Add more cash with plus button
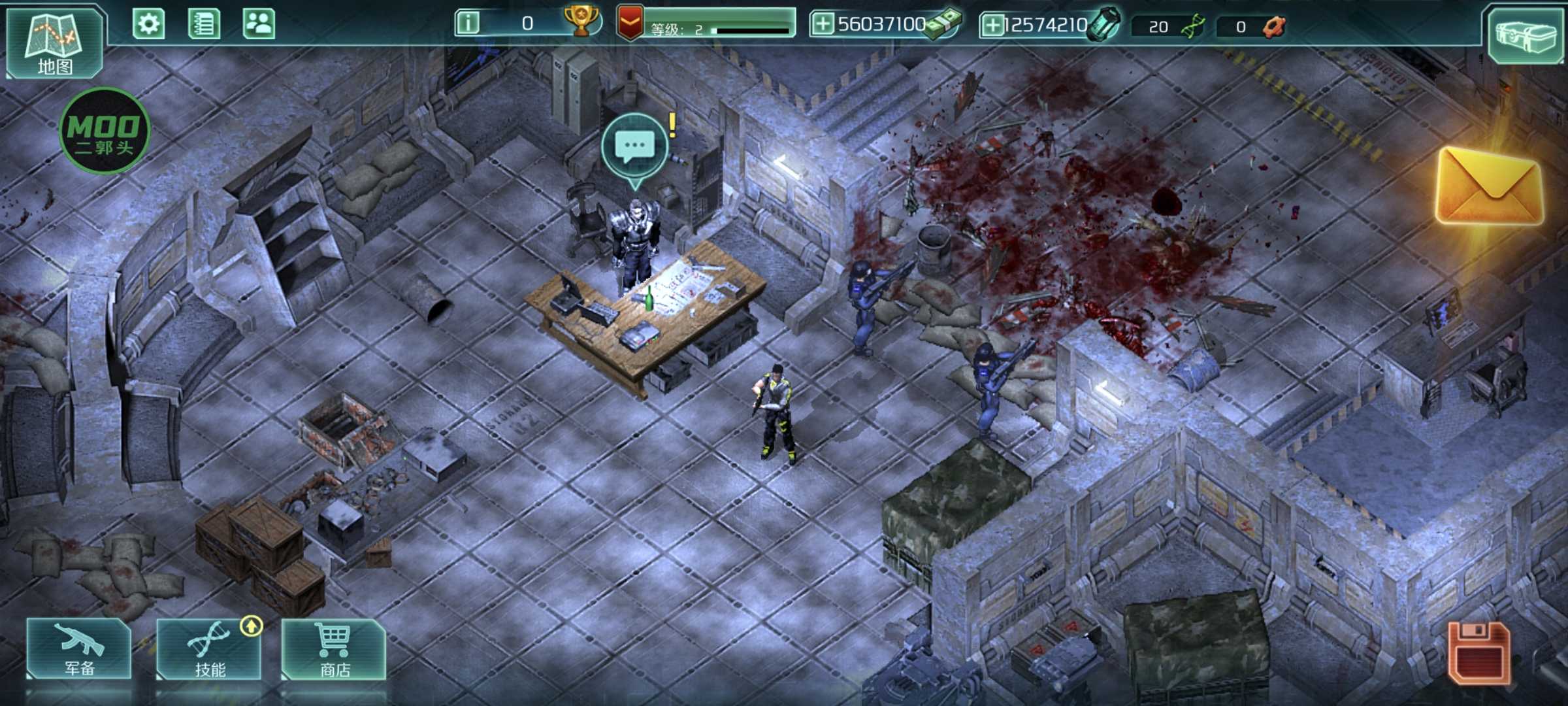The image size is (1568, 706). (x=823, y=25)
